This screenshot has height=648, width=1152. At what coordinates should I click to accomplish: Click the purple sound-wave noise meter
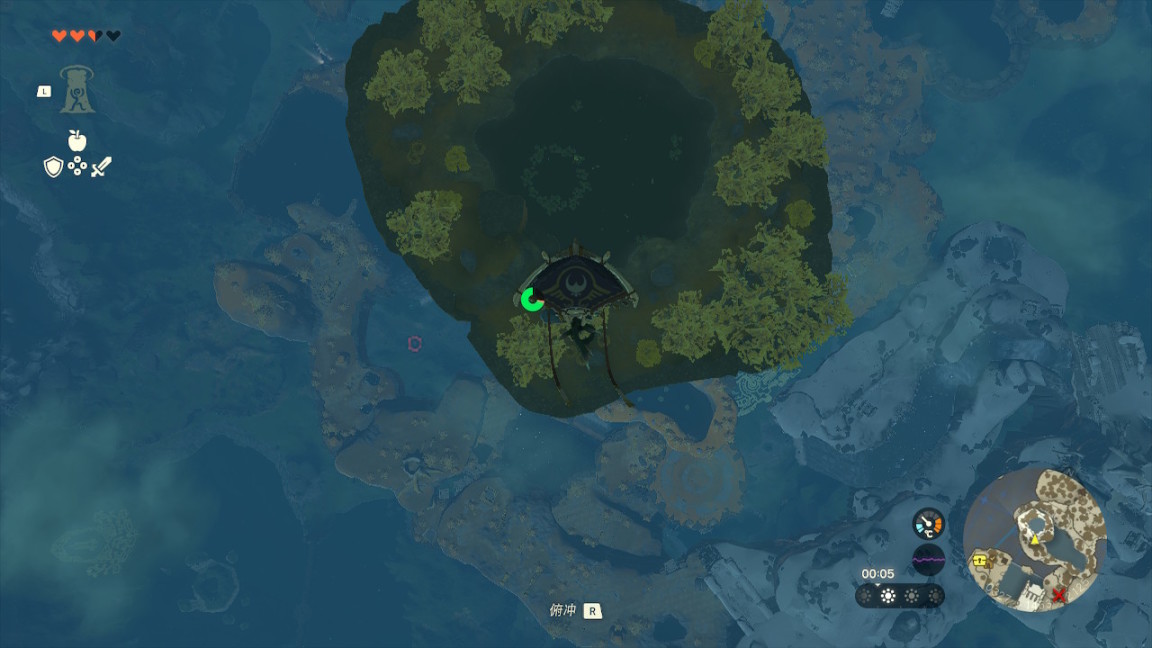click(x=928, y=560)
